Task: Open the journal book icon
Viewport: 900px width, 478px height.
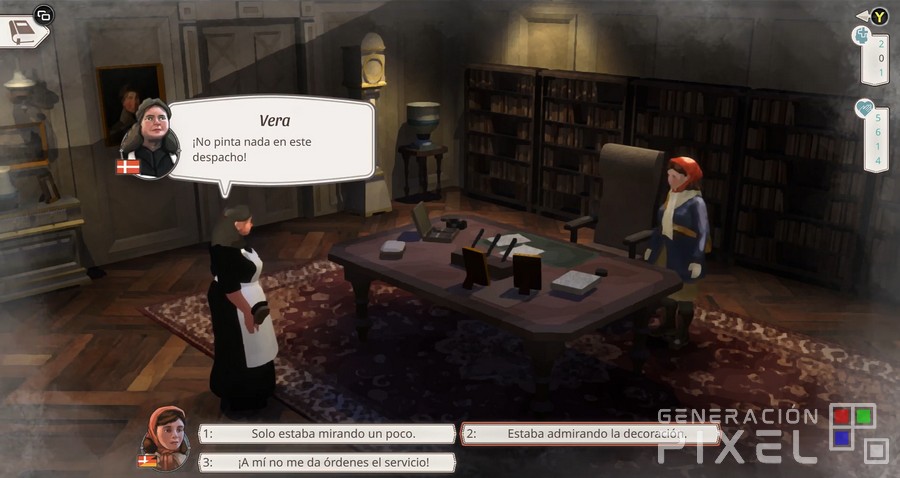Action: 24,32
